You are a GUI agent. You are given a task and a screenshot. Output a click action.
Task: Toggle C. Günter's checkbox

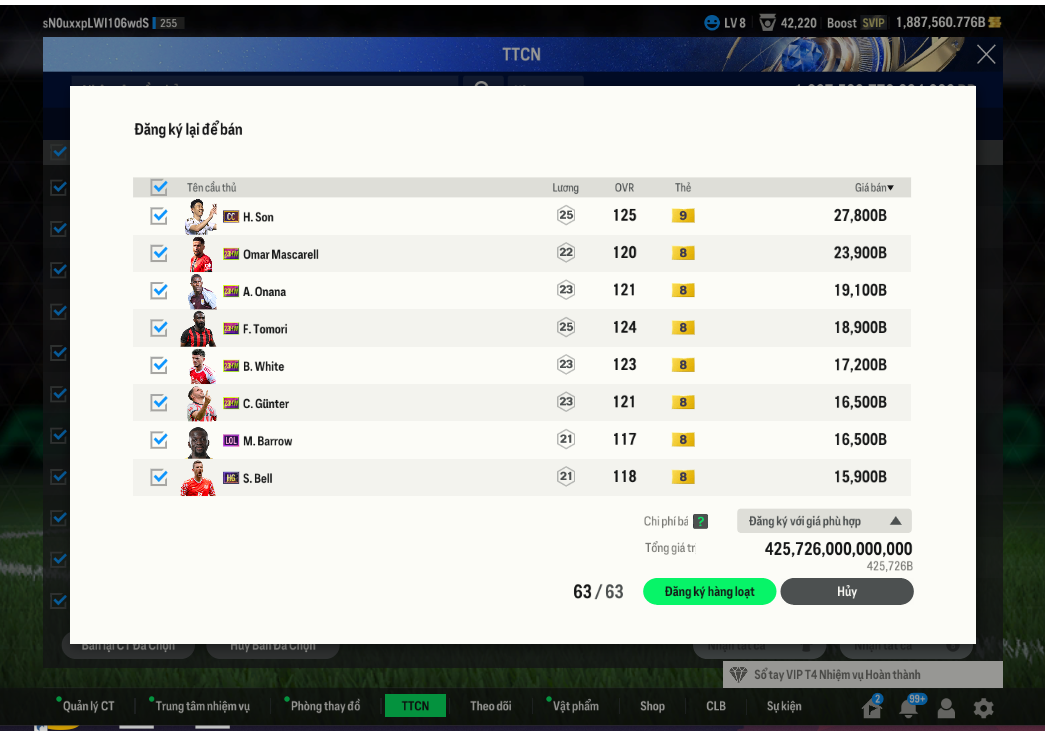tap(159, 403)
